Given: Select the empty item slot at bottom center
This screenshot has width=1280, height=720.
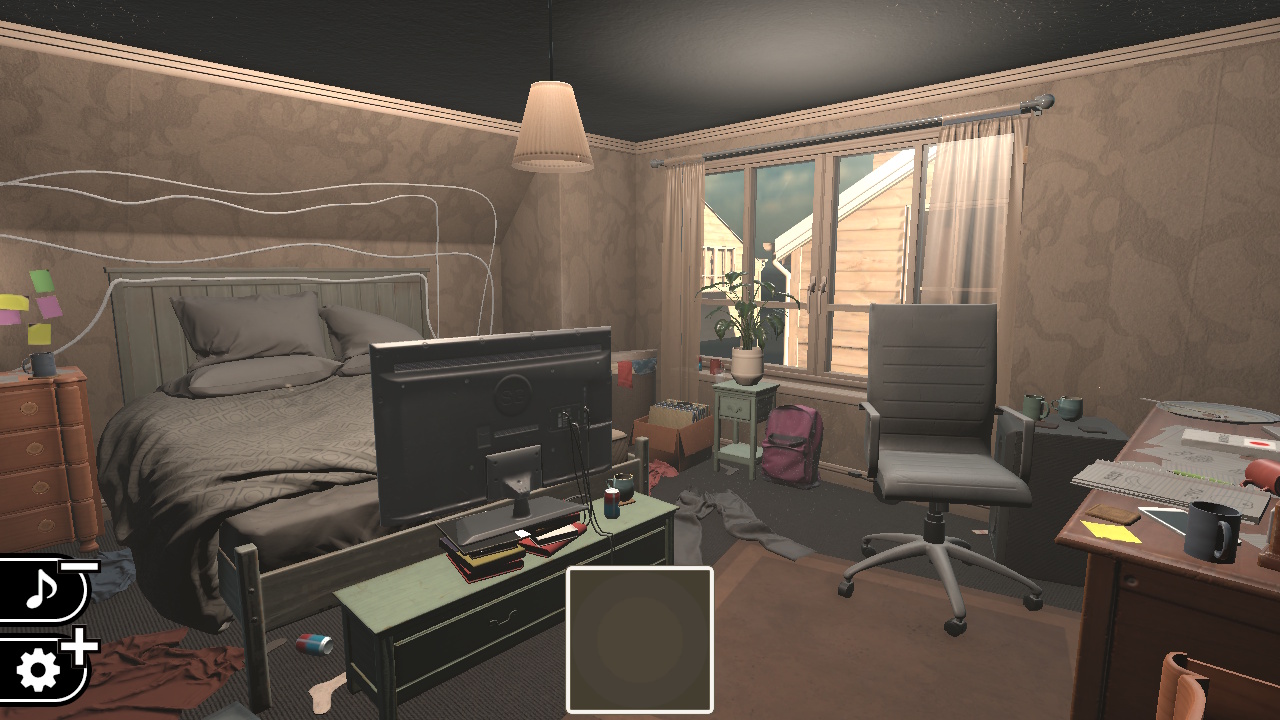Looking at the screenshot, I should [x=638, y=640].
